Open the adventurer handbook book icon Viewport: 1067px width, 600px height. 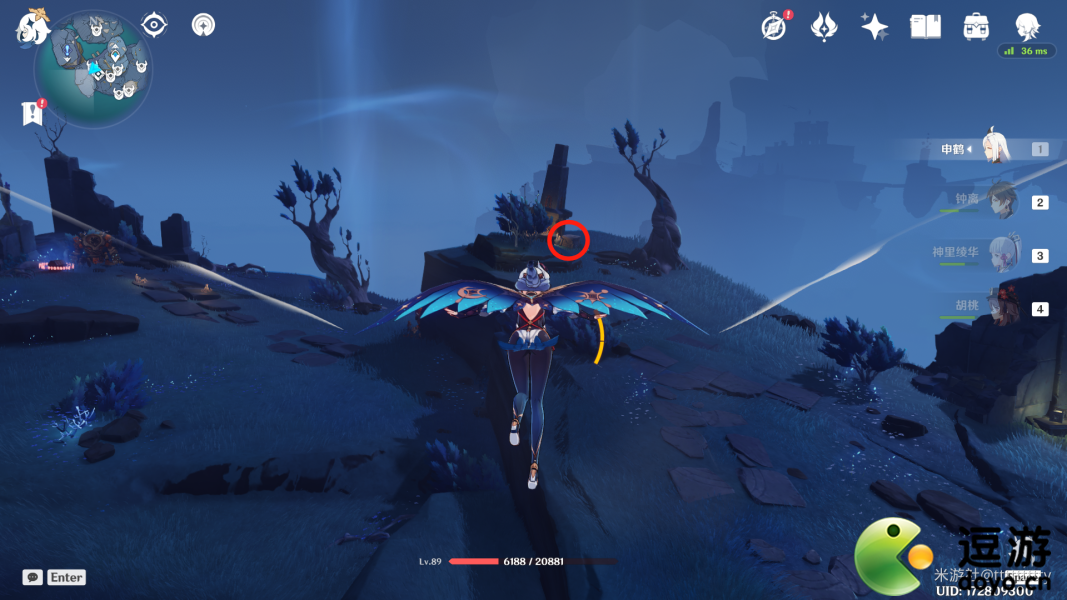coord(925,27)
